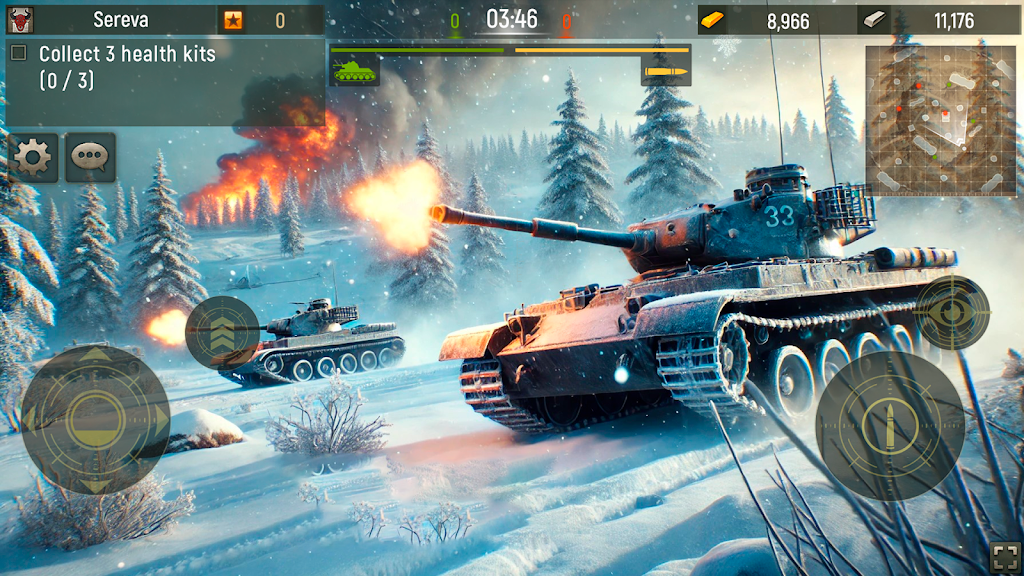
Task: Tap the triple-chevron boost button
Action: (222, 333)
